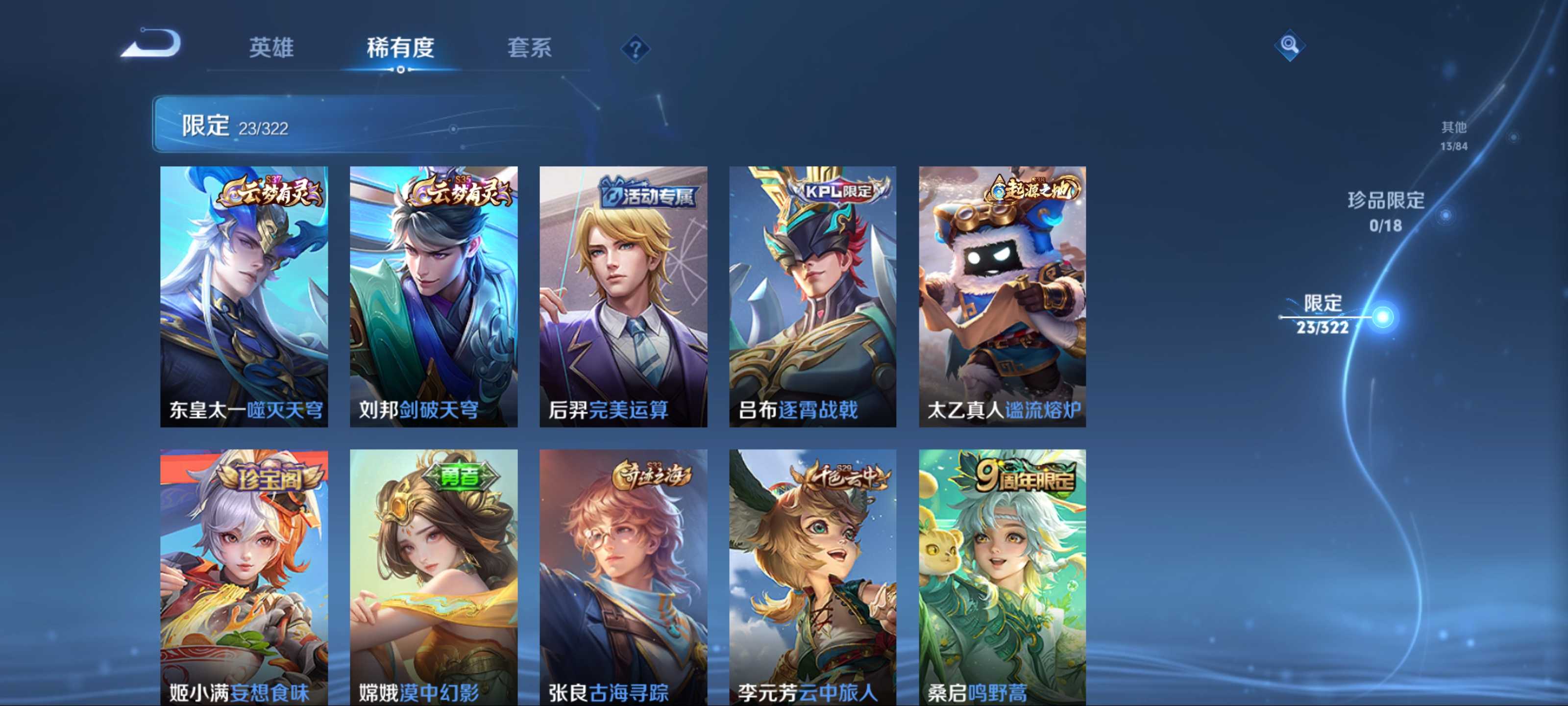Open the question mark help icon
Viewport: 1568px width, 706px height.
(635, 49)
